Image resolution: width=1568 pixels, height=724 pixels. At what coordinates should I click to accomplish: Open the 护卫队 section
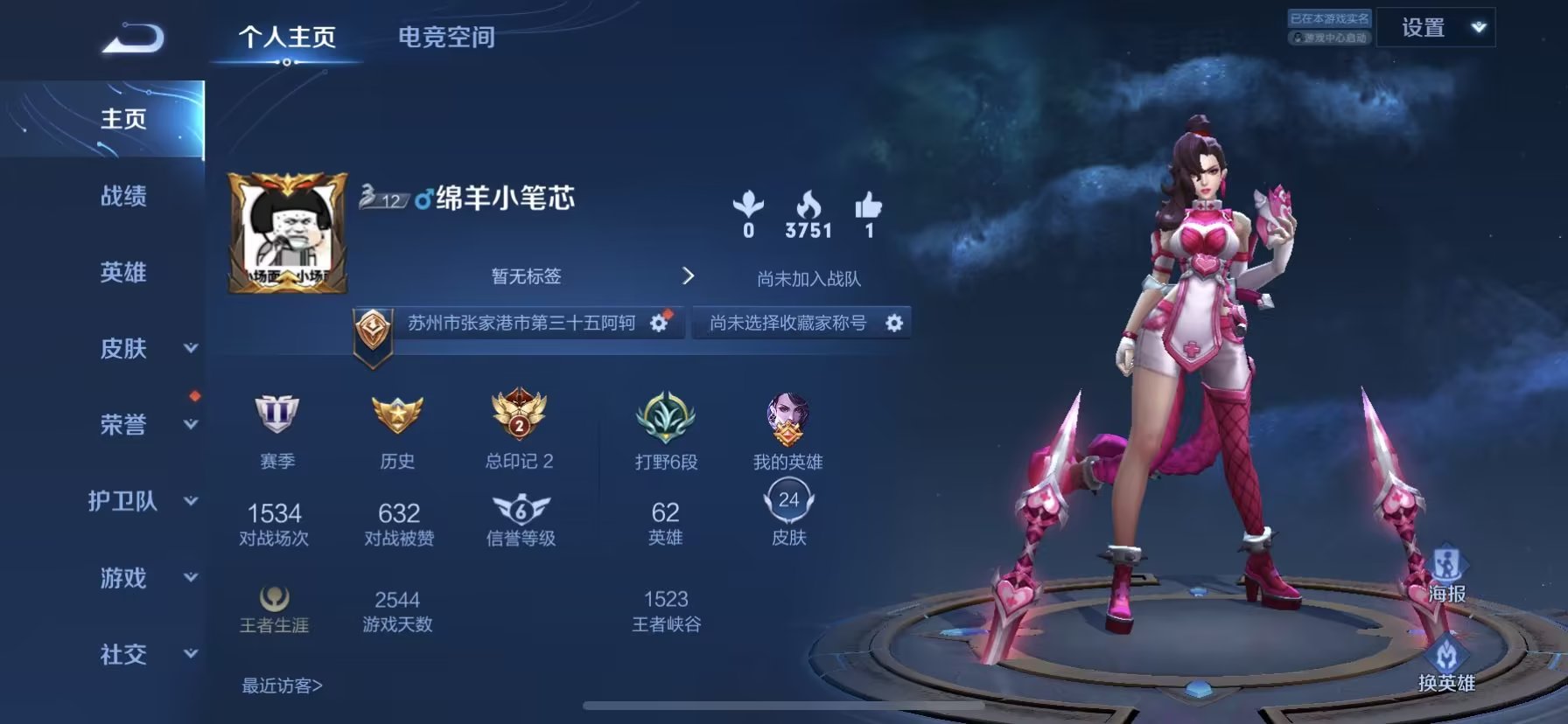[x=140, y=501]
